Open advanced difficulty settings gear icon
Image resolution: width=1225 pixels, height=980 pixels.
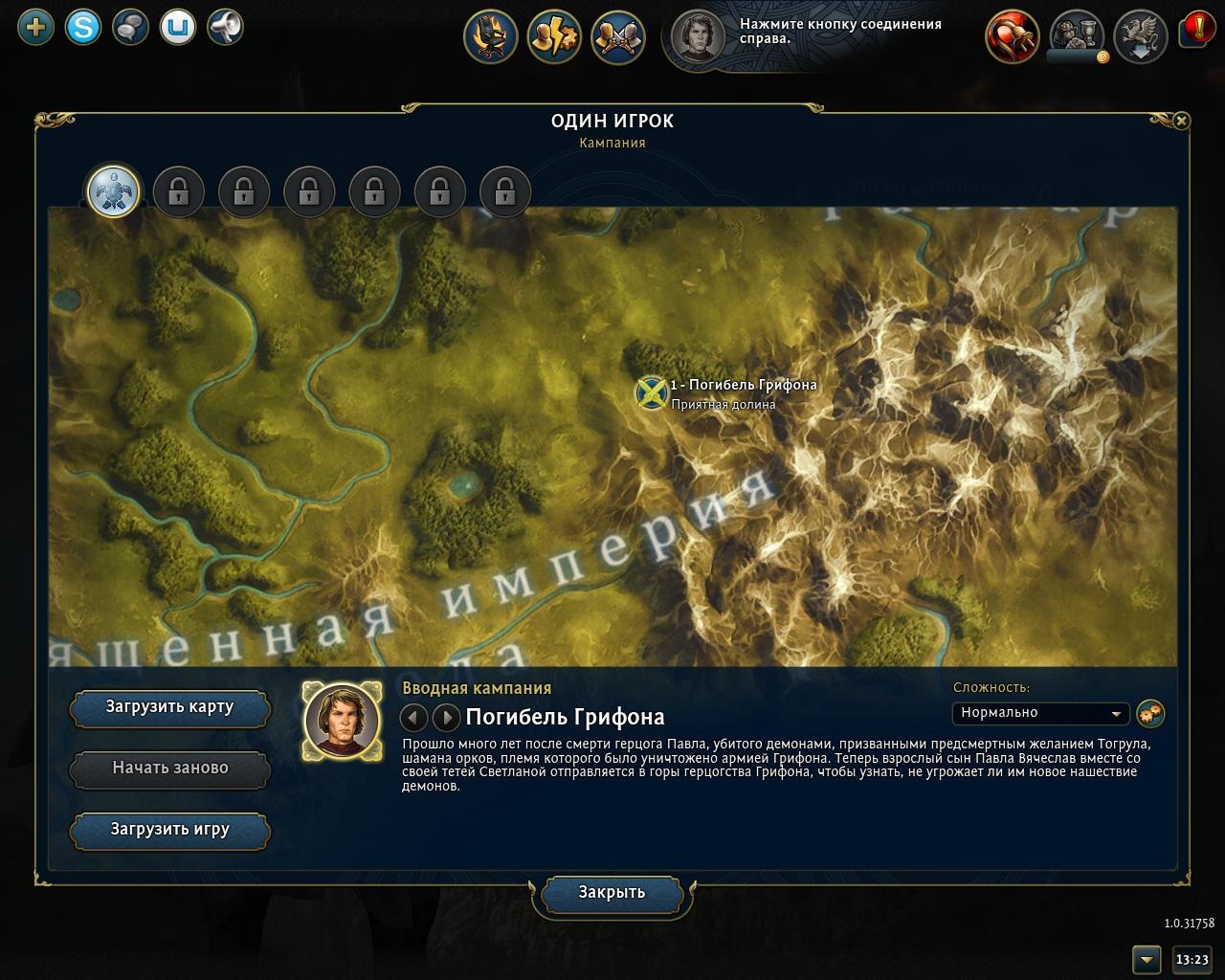(1150, 713)
